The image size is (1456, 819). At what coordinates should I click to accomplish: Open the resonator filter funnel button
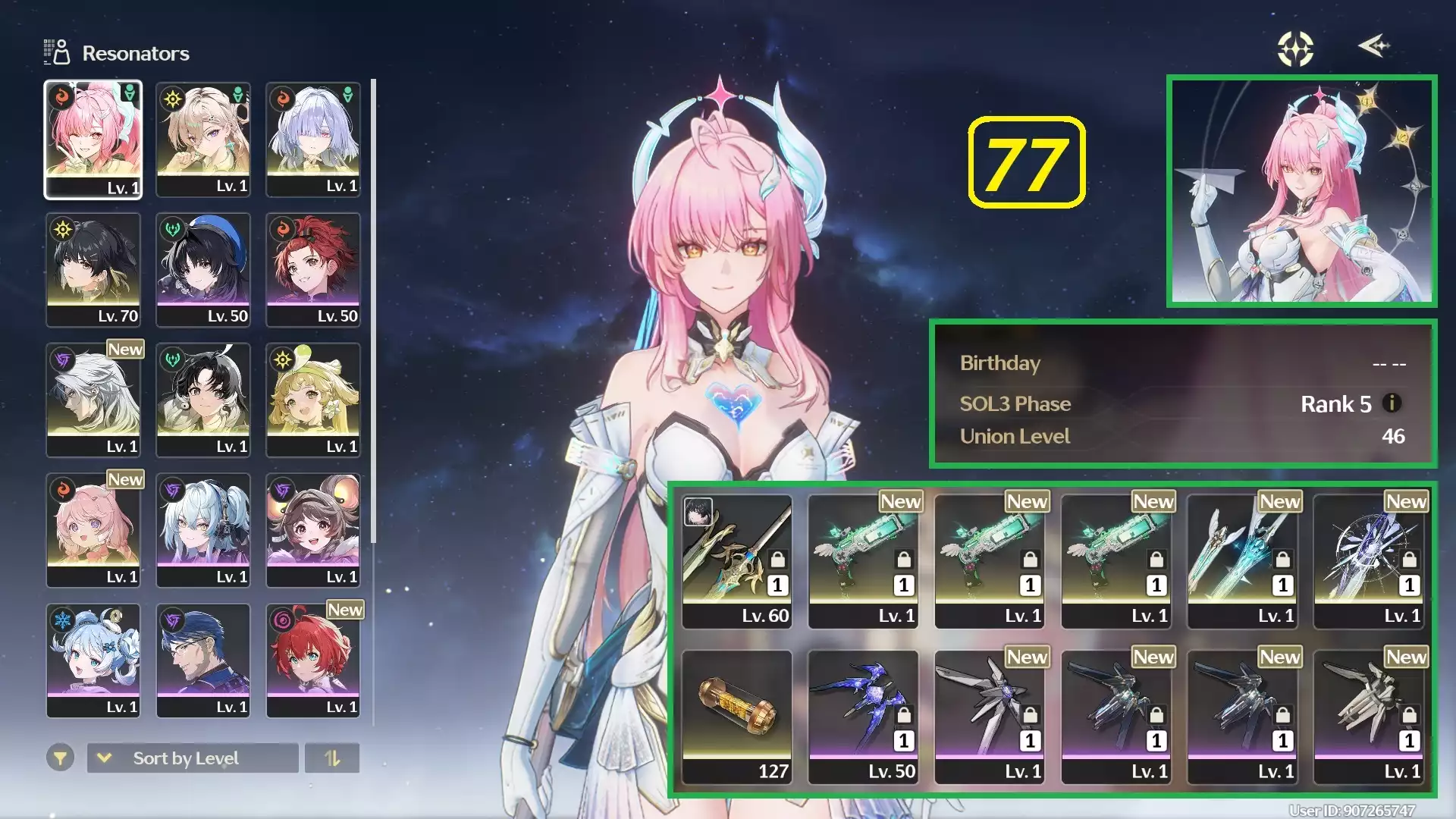60,758
